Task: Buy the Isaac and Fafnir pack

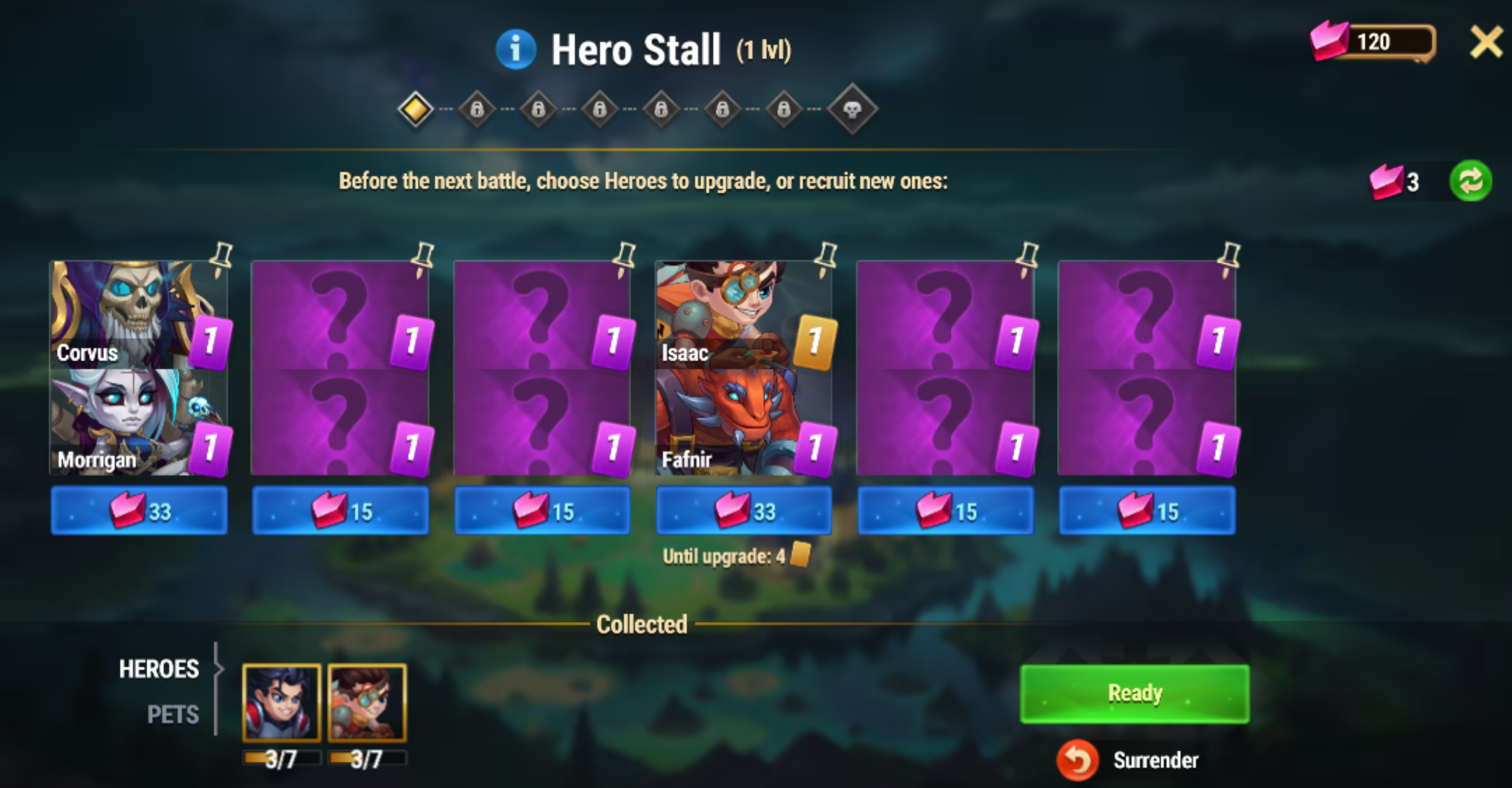Action: pos(743,511)
